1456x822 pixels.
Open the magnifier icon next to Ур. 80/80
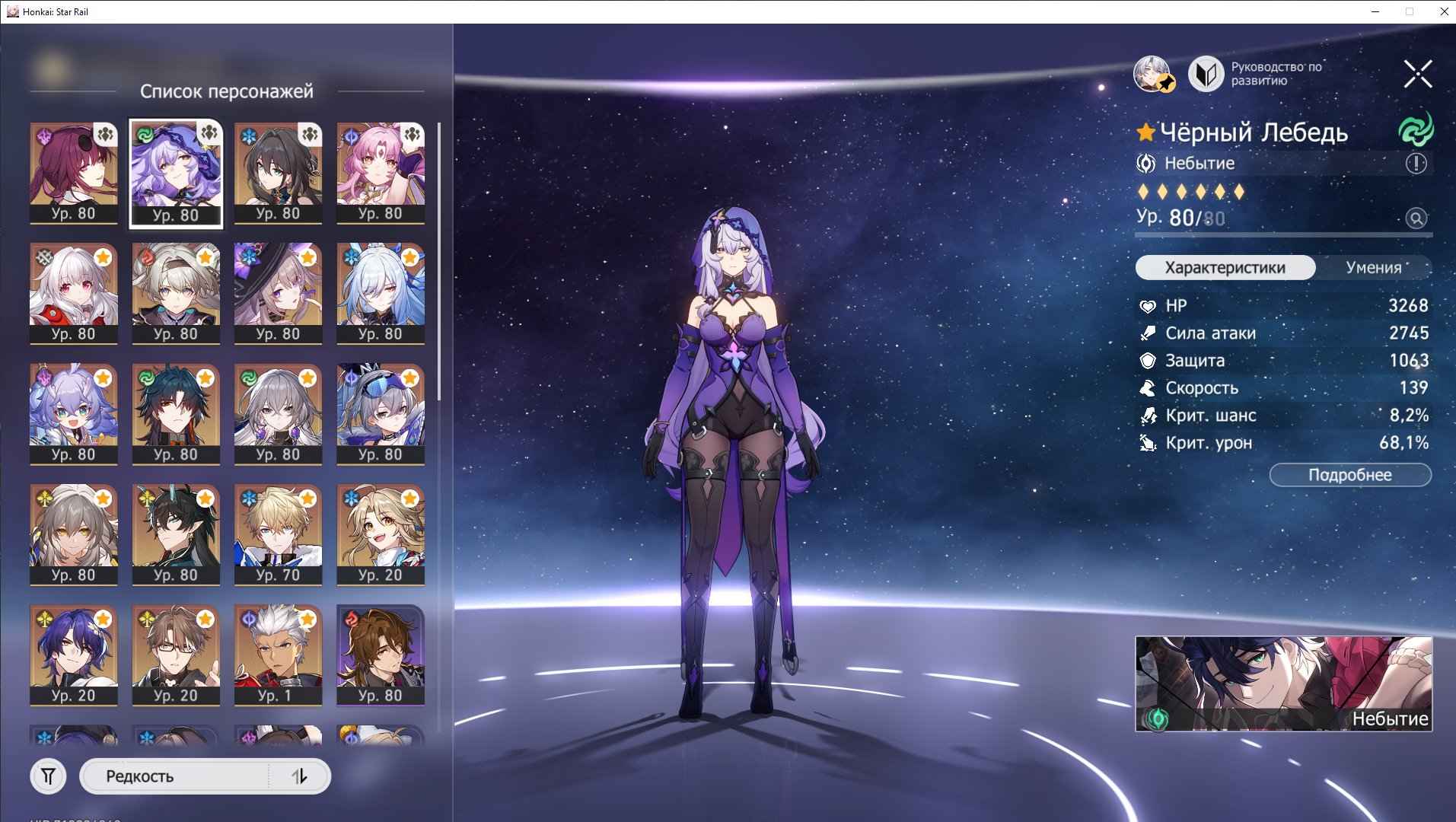tap(1416, 218)
